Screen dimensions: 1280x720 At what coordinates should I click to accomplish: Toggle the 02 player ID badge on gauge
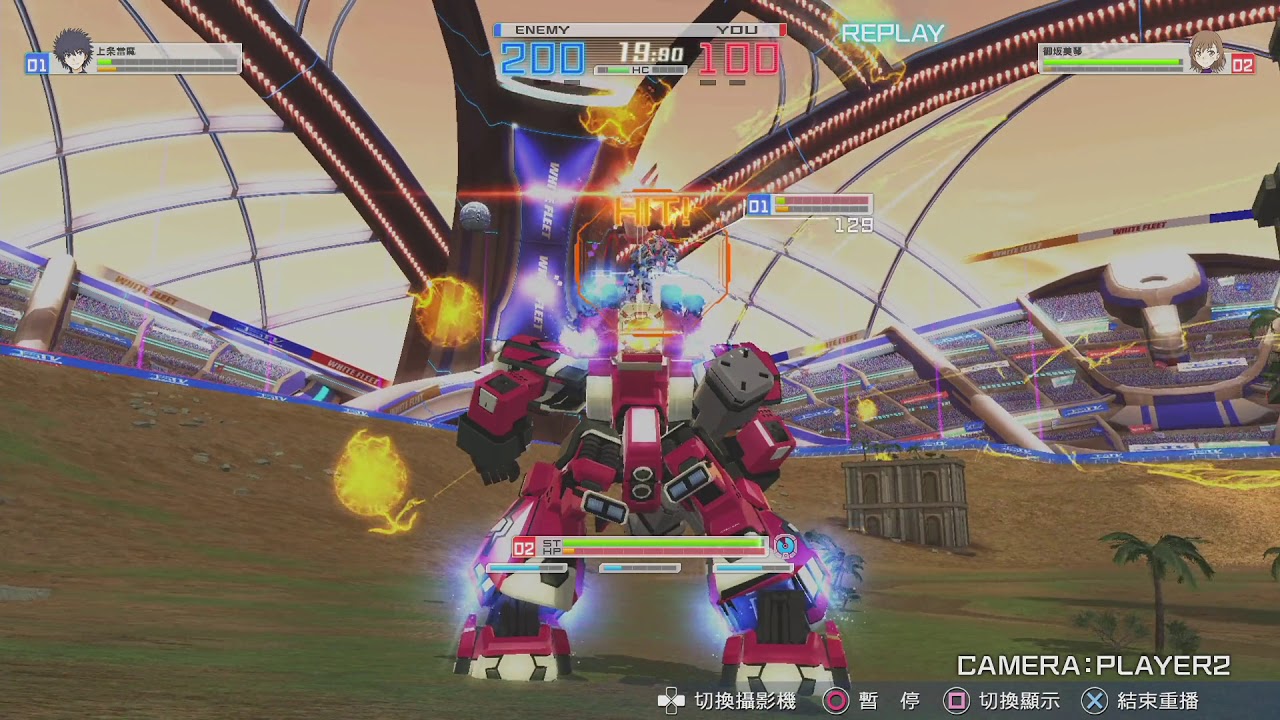522,546
